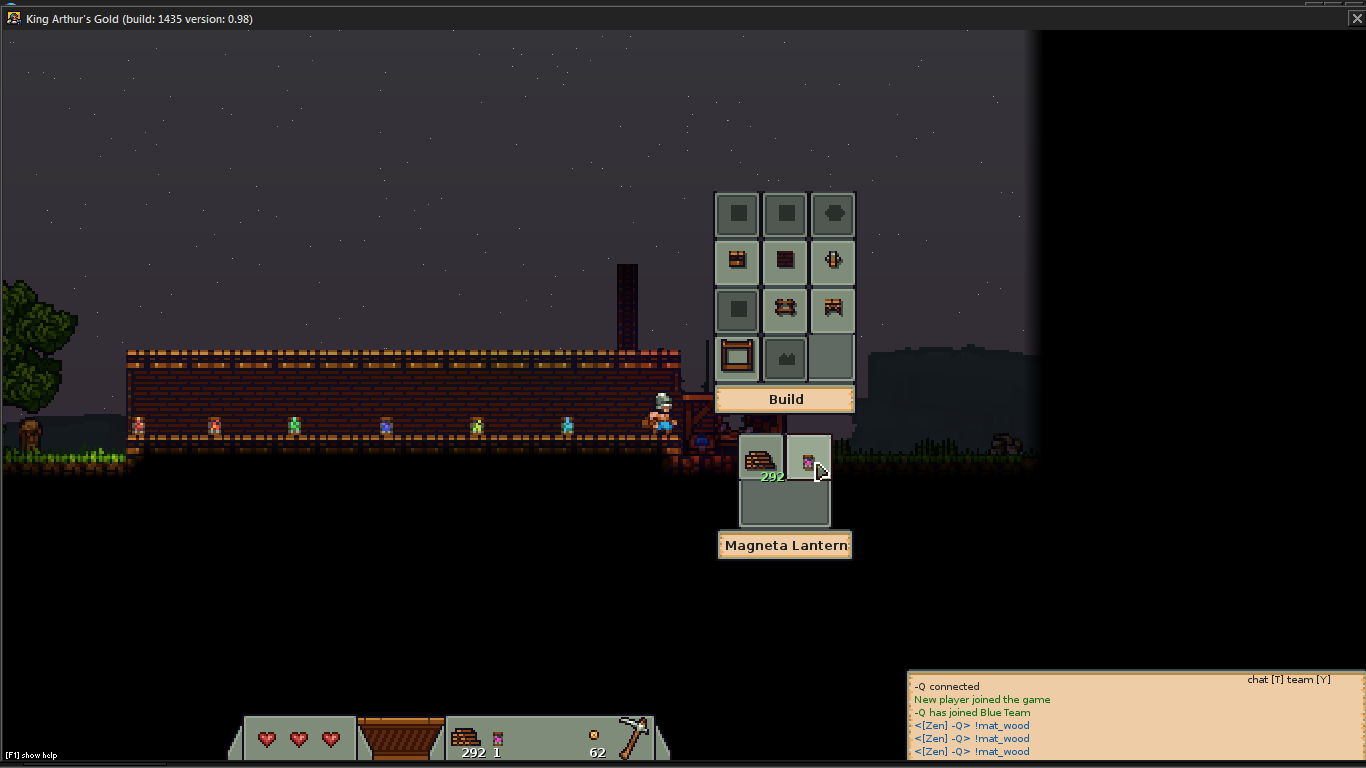Select the dark wood plank wall block

tap(785, 260)
